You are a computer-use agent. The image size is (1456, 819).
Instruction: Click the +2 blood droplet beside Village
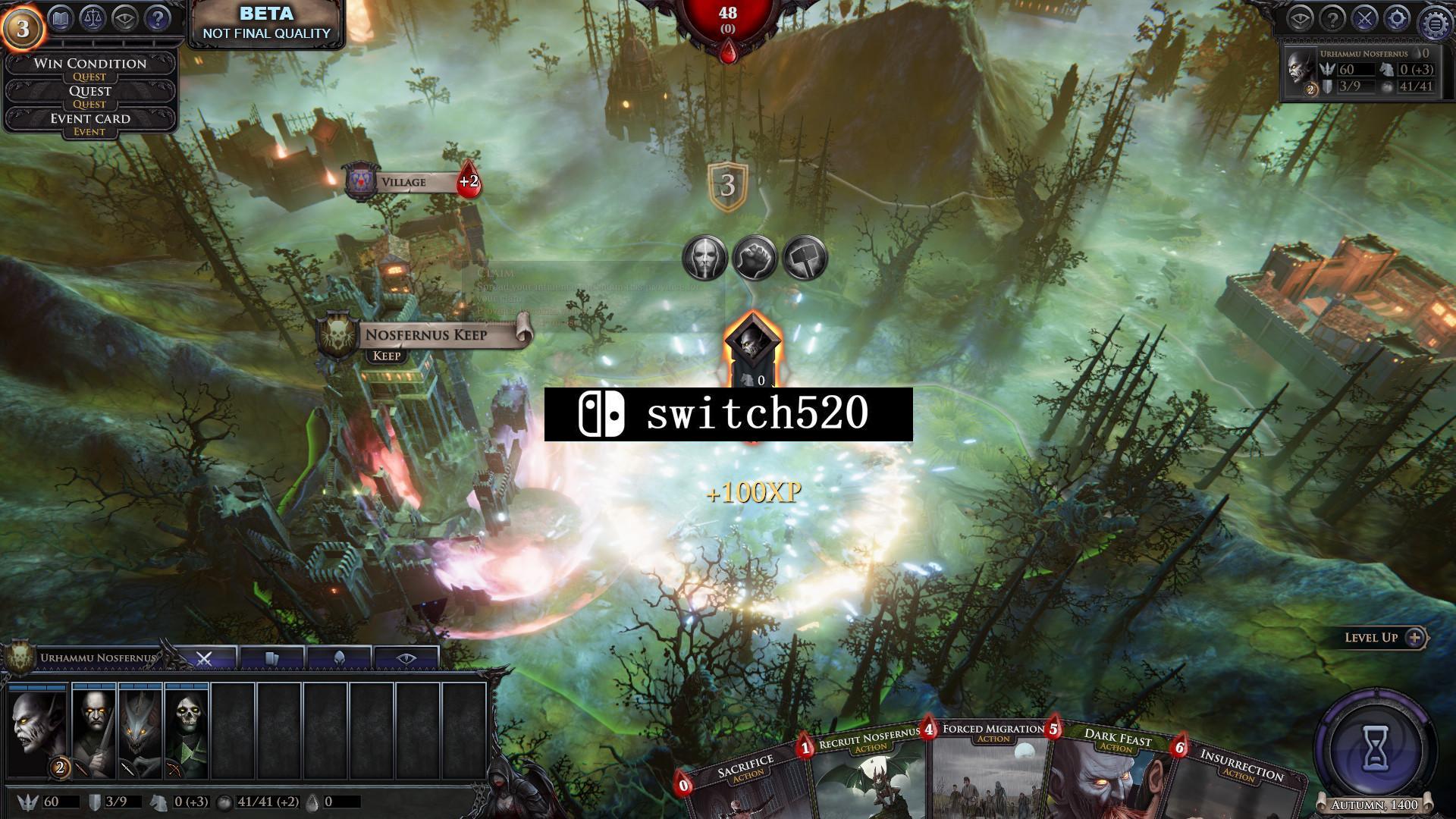point(469,182)
